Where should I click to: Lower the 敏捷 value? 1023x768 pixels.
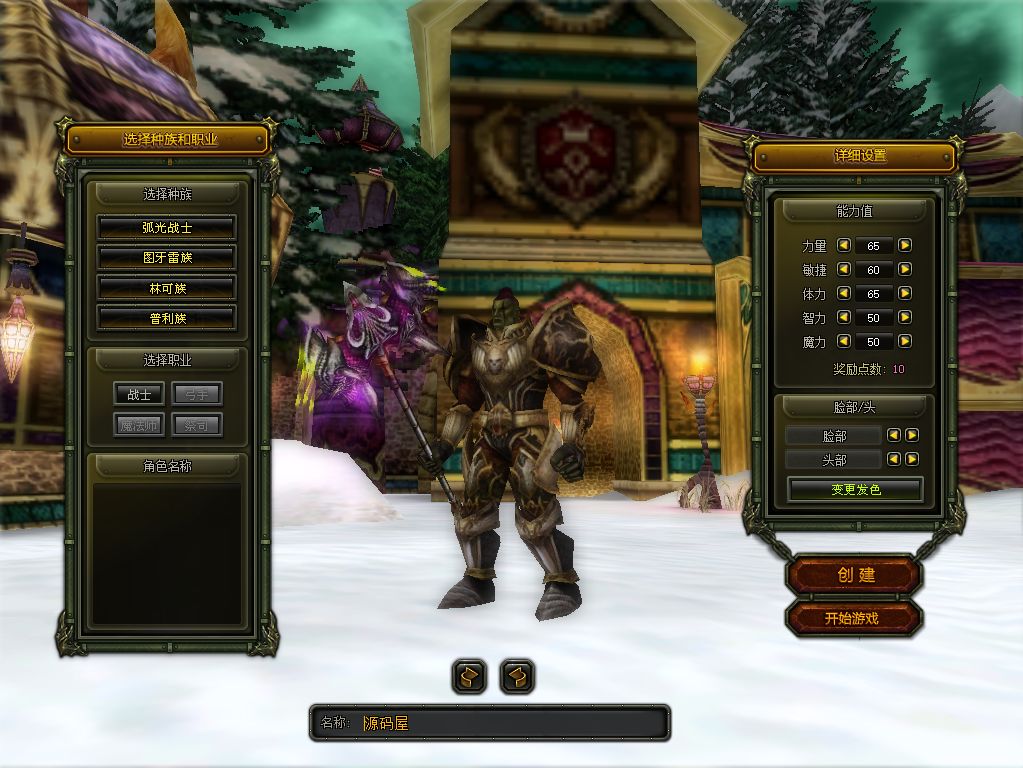[x=843, y=269]
